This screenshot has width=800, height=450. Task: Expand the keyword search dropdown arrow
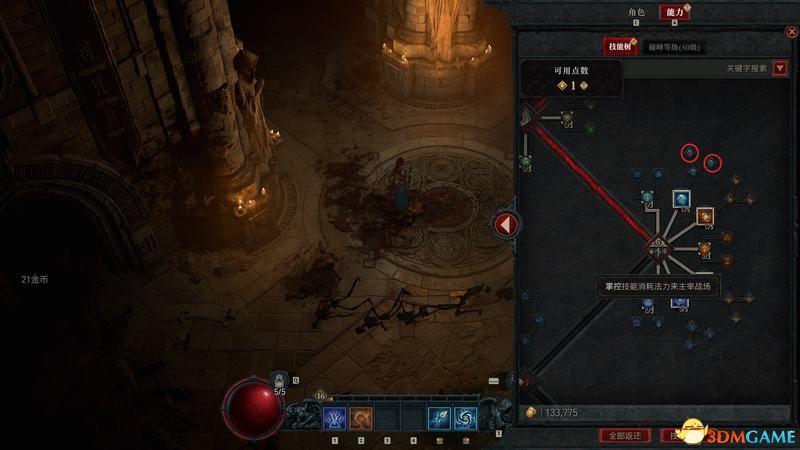[x=780, y=69]
